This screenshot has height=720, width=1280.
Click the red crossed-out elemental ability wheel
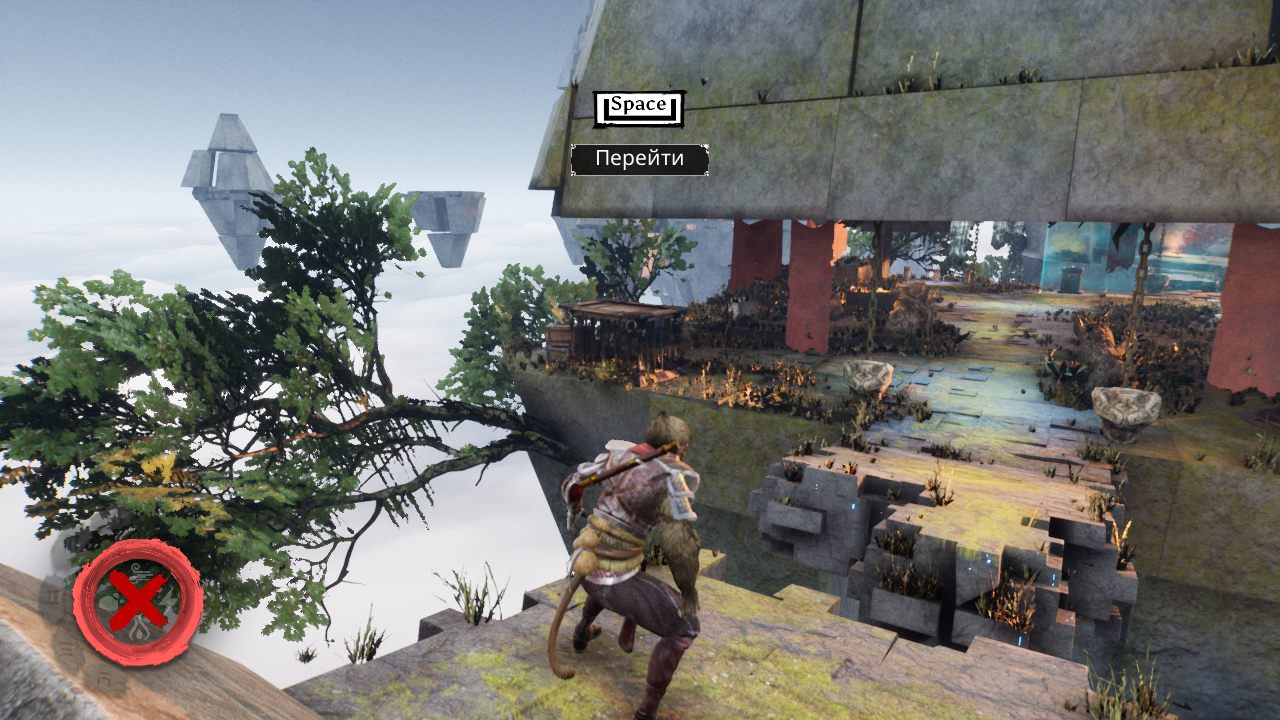tap(138, 602)
